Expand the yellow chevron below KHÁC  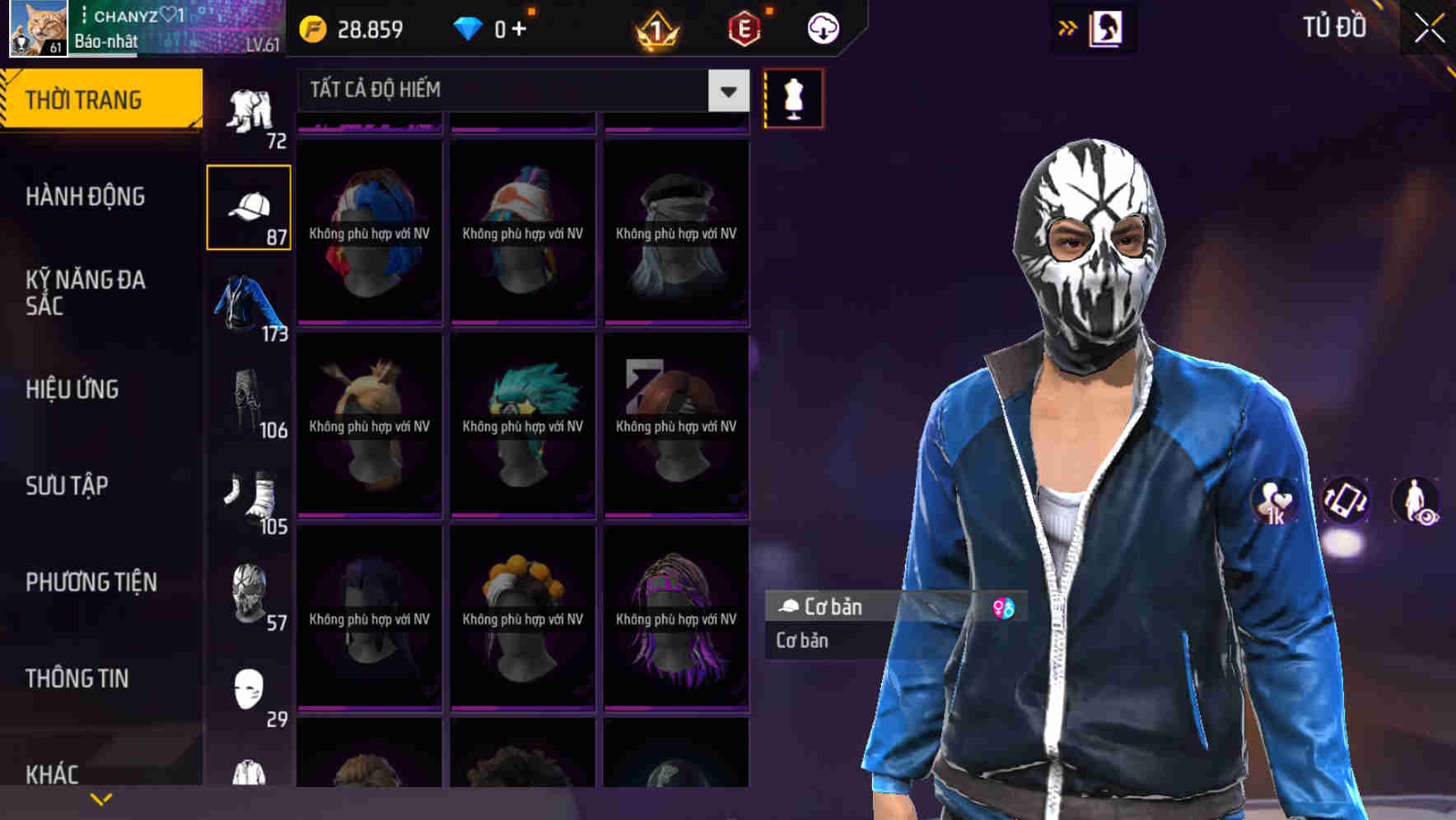101,797
